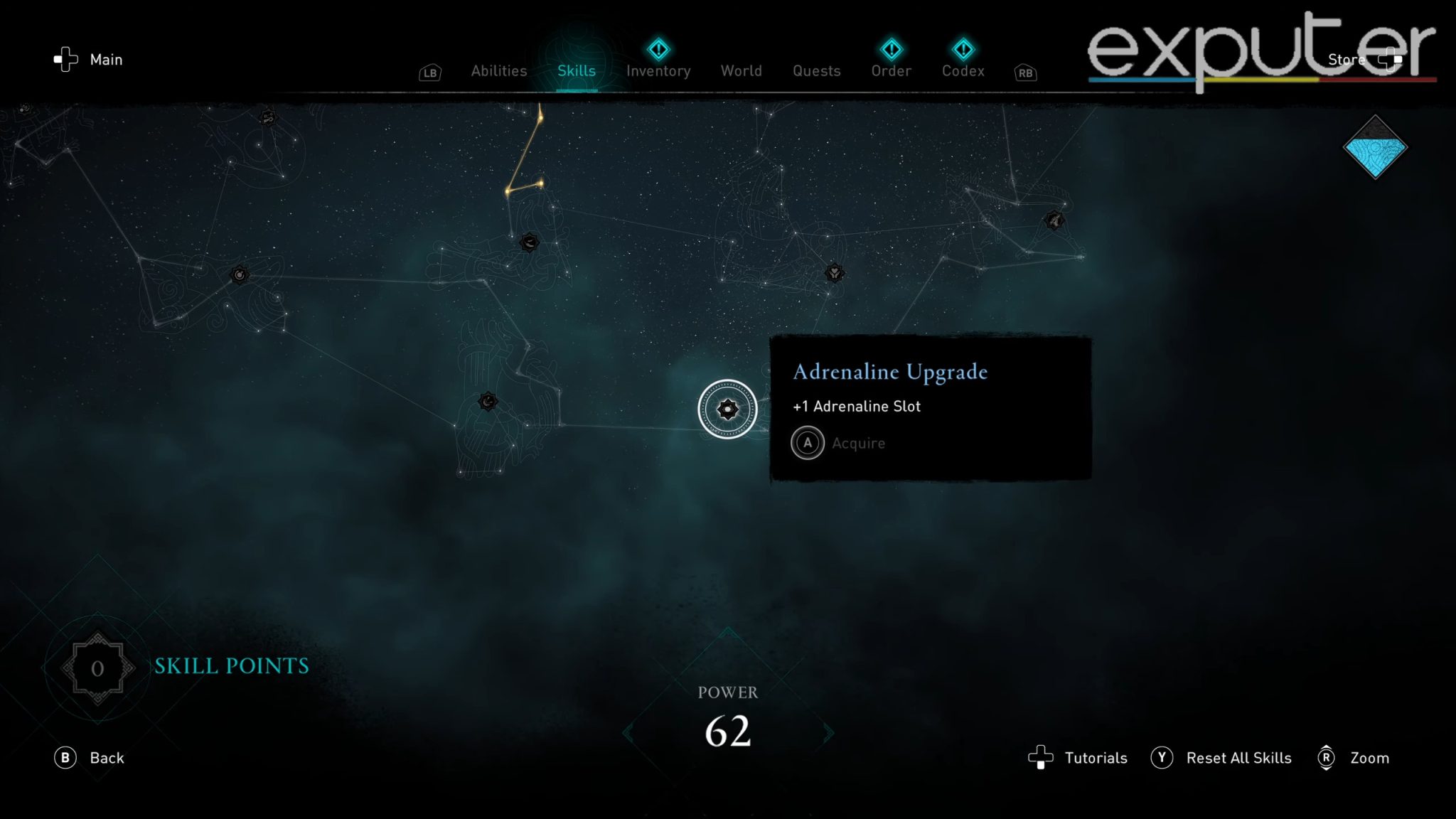Acquire the Adrenaline Upgrade skill
The width and height of the screenshot is (1456, 819).
(808, 442)
